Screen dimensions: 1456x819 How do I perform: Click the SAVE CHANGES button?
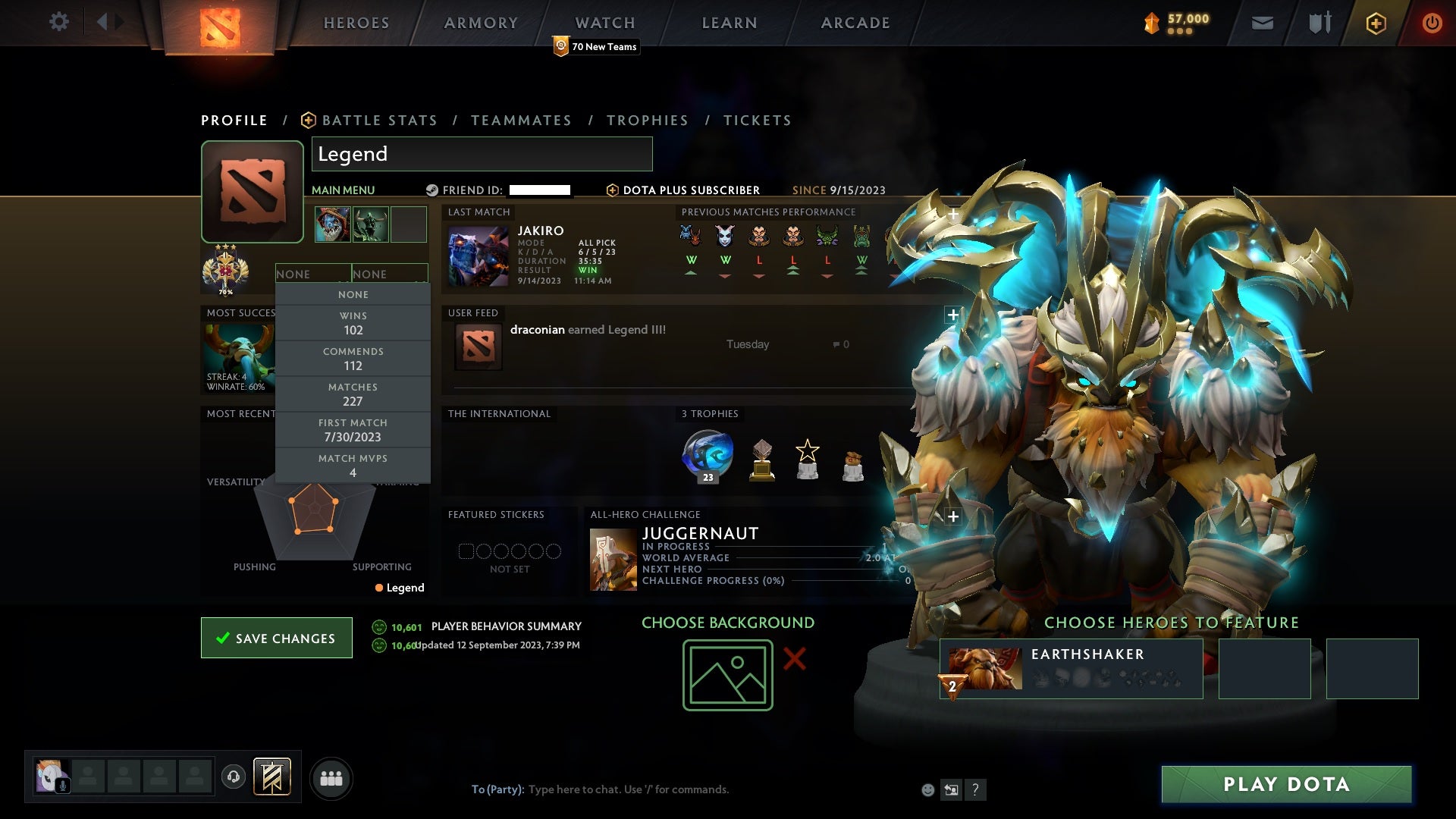276,638
